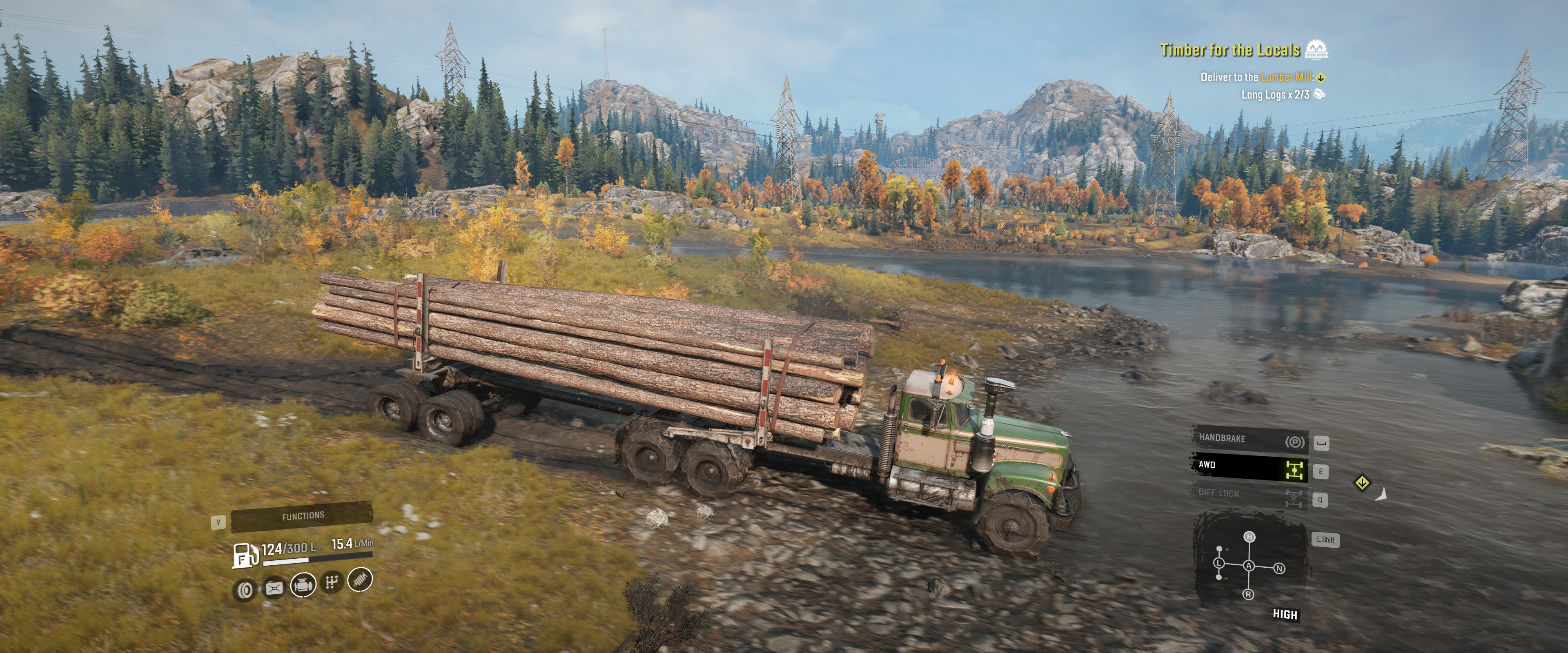Select Low gear L on the gearbox
Viewport: 1568px width, 653px height.
(x=1219, y=563)
